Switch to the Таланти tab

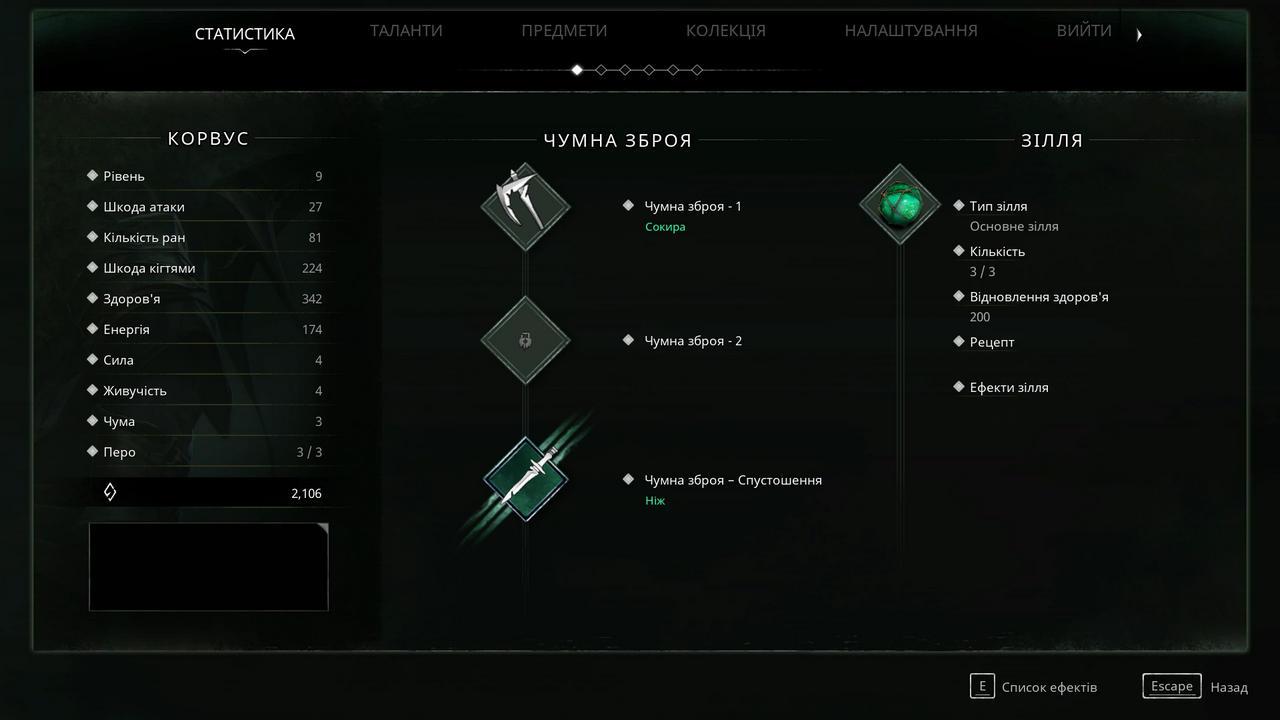pyautogui.click(x=406, y=31)
